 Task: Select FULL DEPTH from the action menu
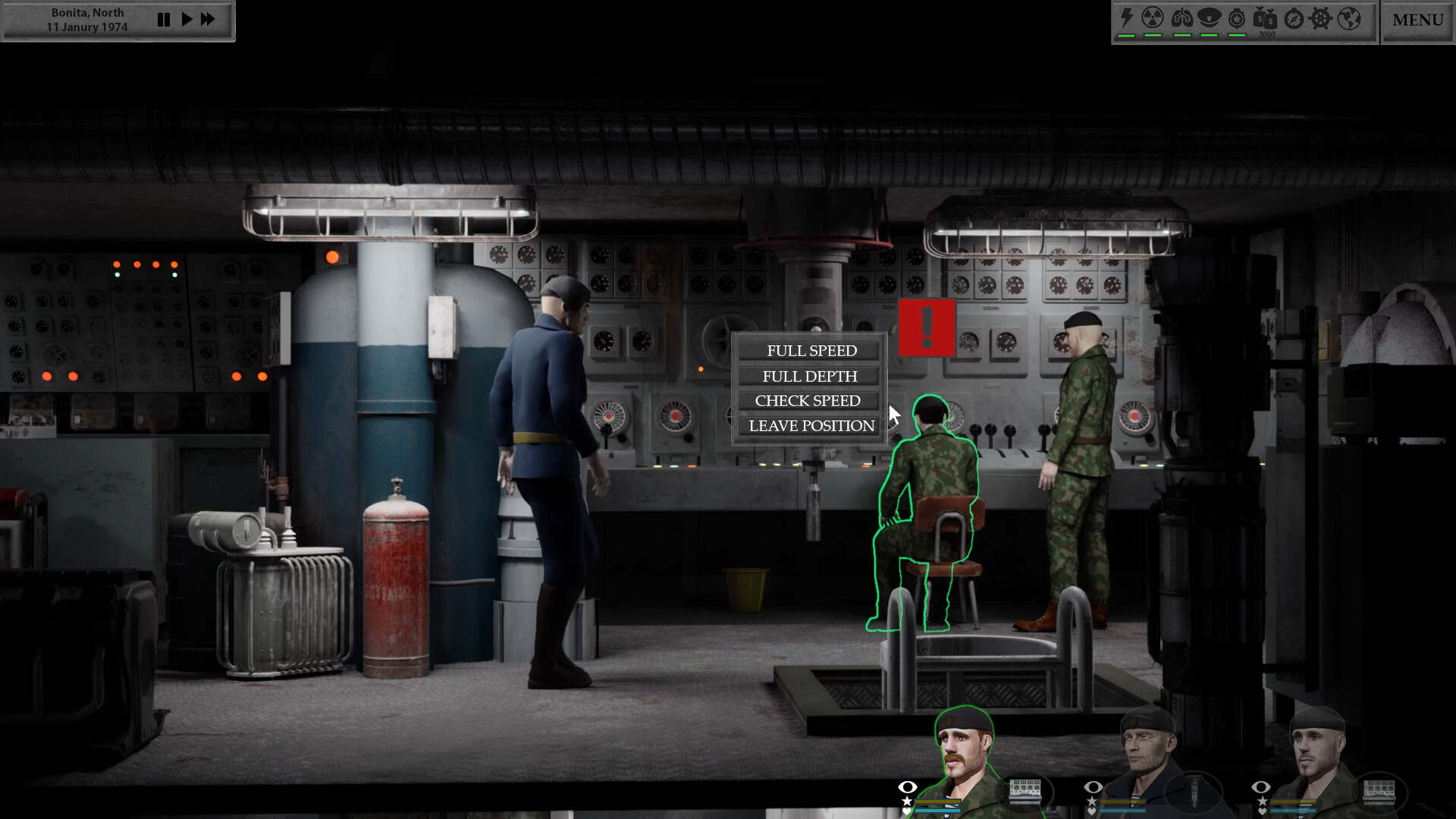point(809,376)
